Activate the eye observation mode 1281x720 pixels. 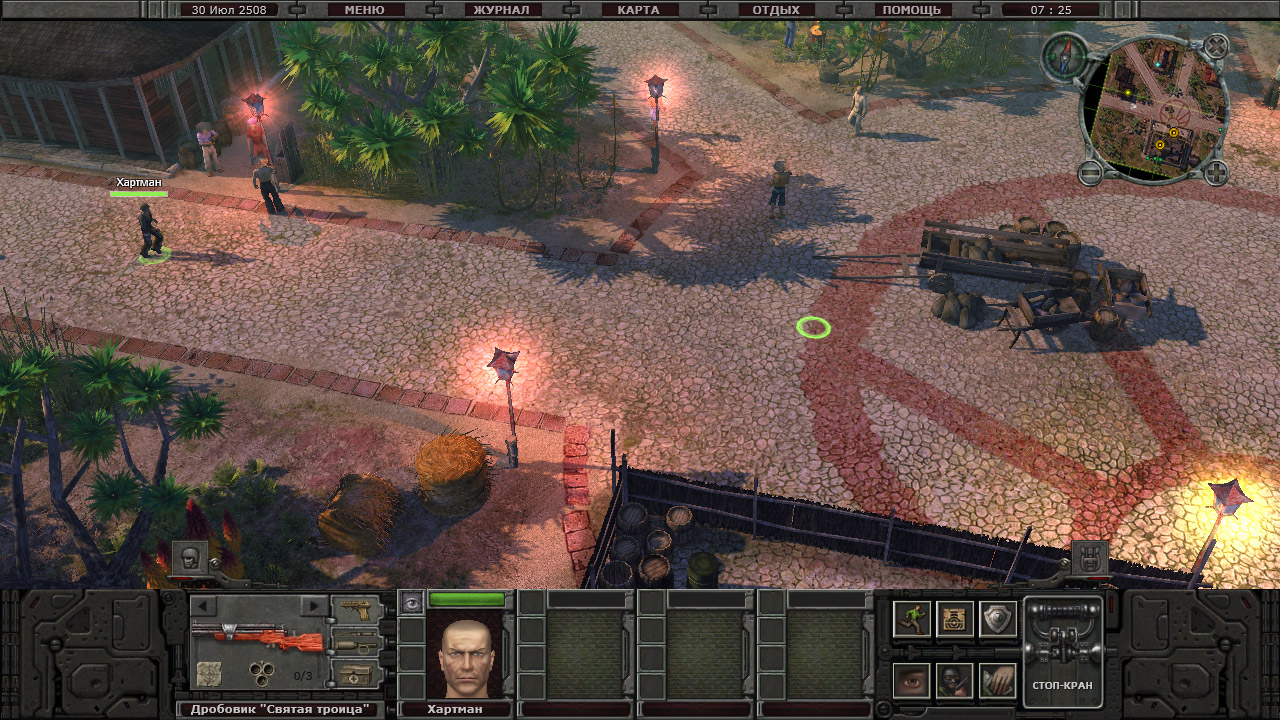pyautogui.click(x=911, y=681)
